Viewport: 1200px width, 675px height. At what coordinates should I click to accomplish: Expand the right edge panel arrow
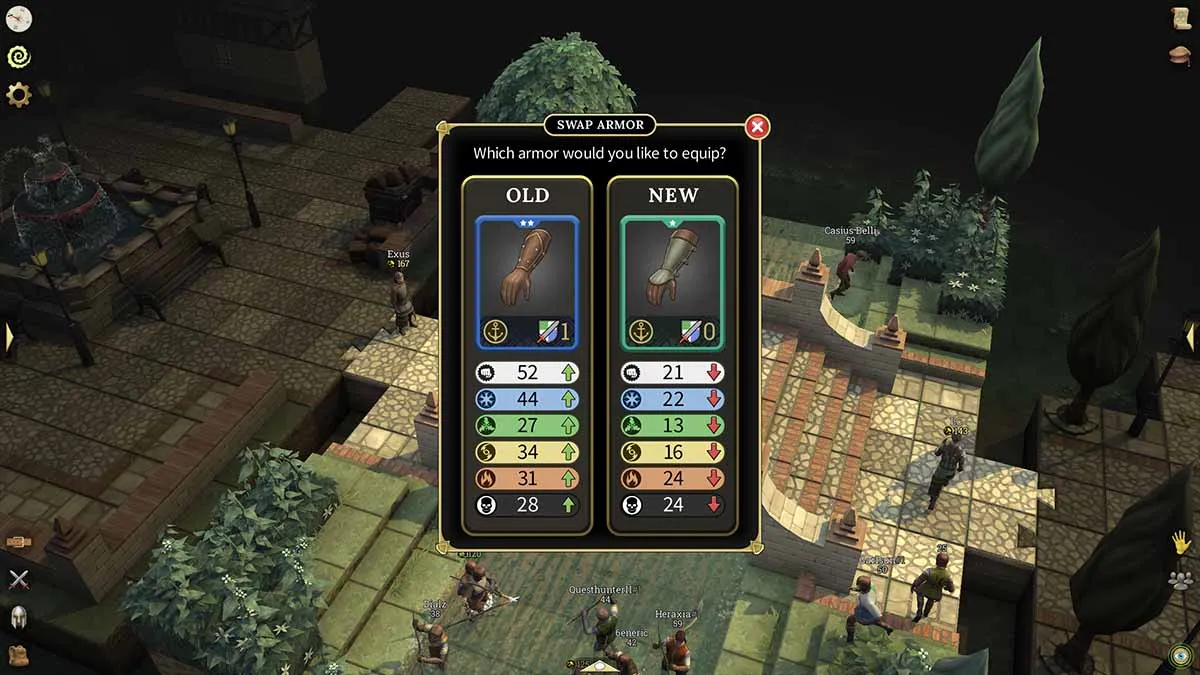(x=1192, y=337)
